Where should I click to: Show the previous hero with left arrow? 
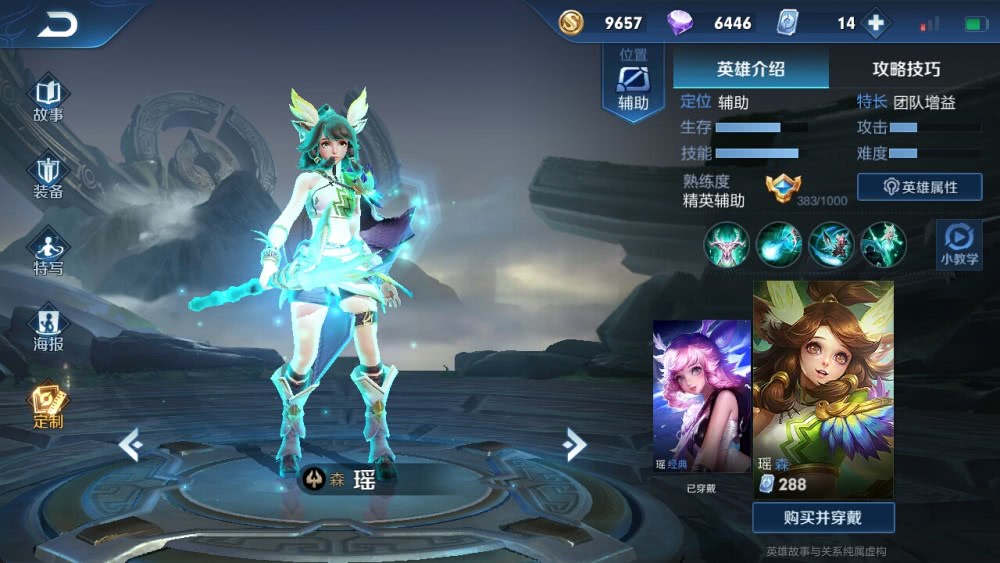pos(131,444)
